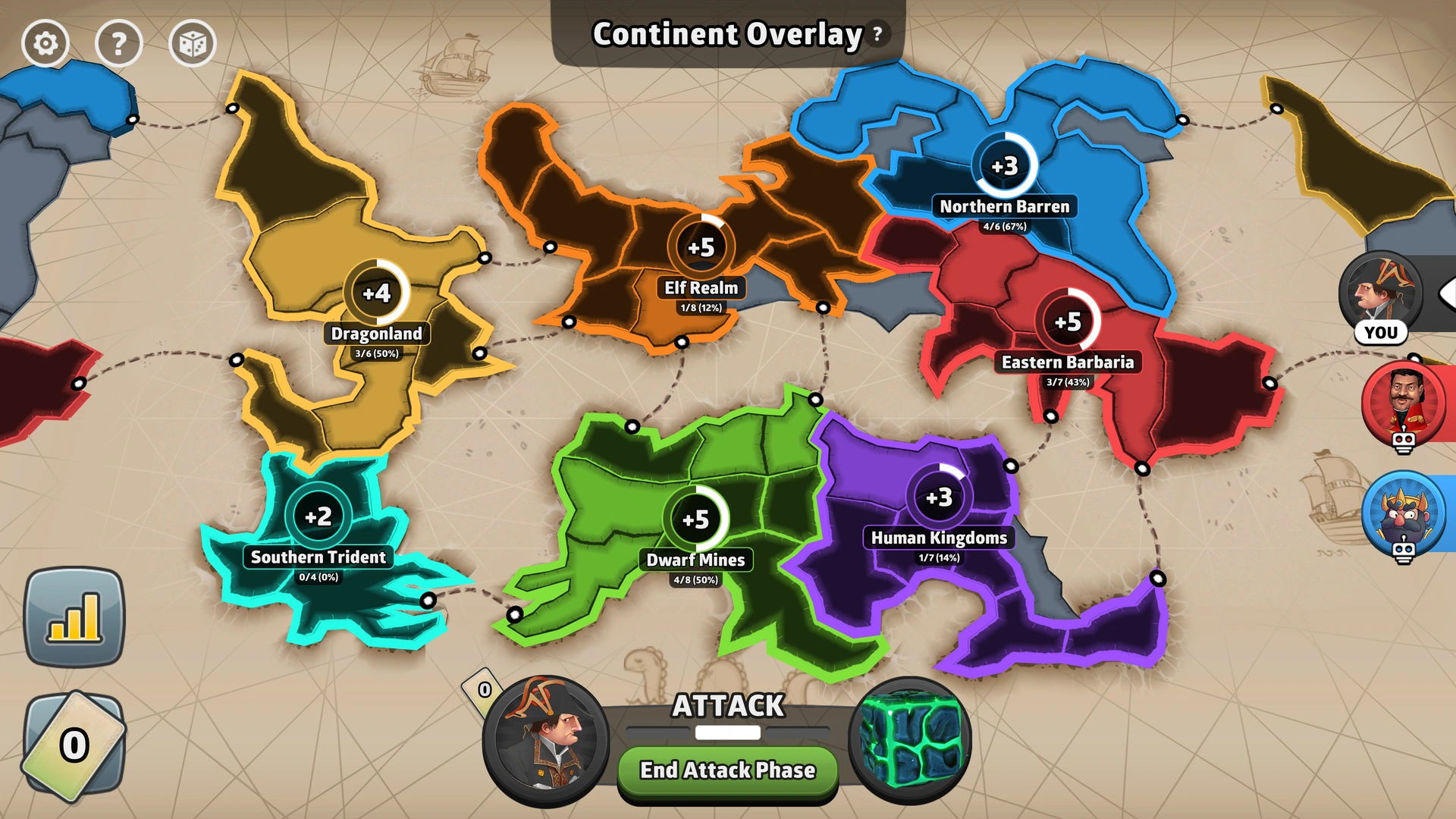Select the Continent Overlay header
This screenshot has height=819, width=1456.
pyautogui.click(x=726, y=33)
